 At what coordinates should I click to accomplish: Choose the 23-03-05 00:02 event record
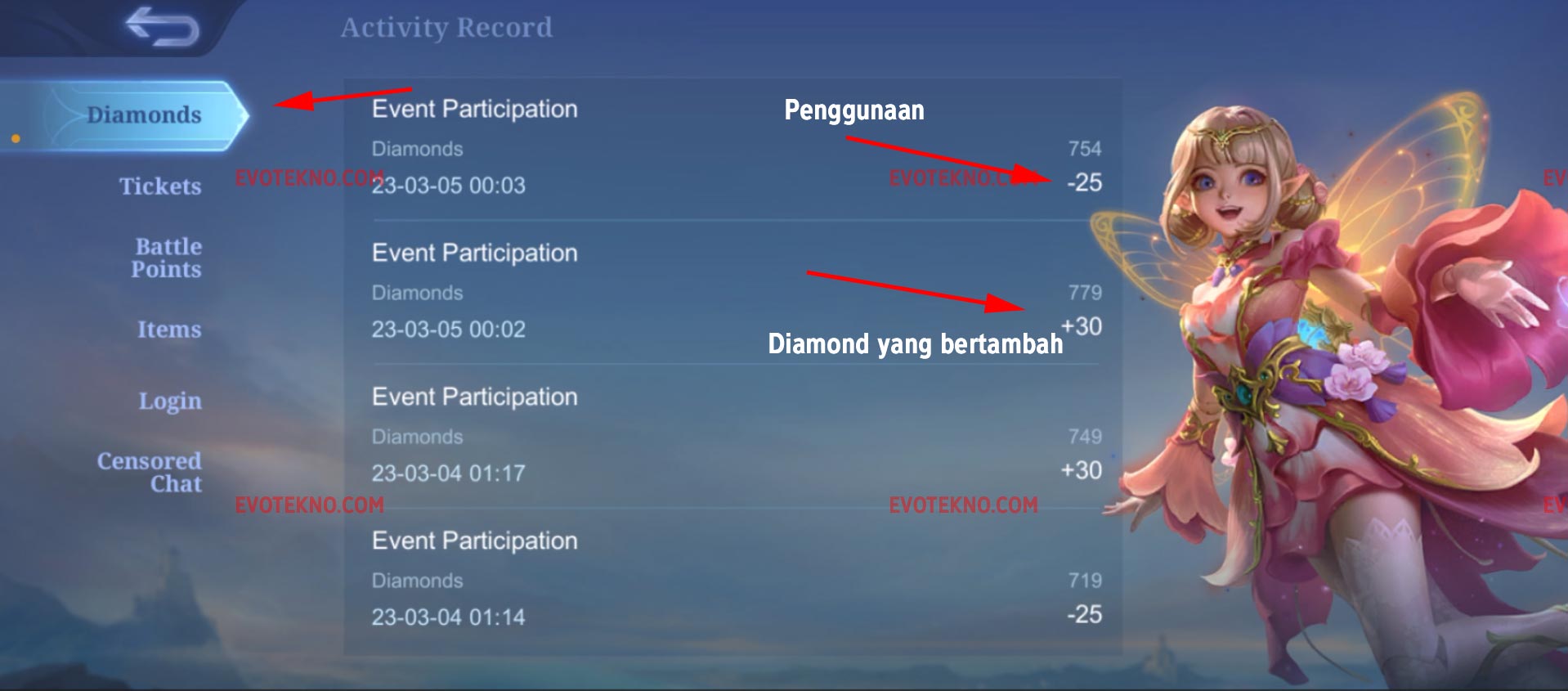coord(732,292)
